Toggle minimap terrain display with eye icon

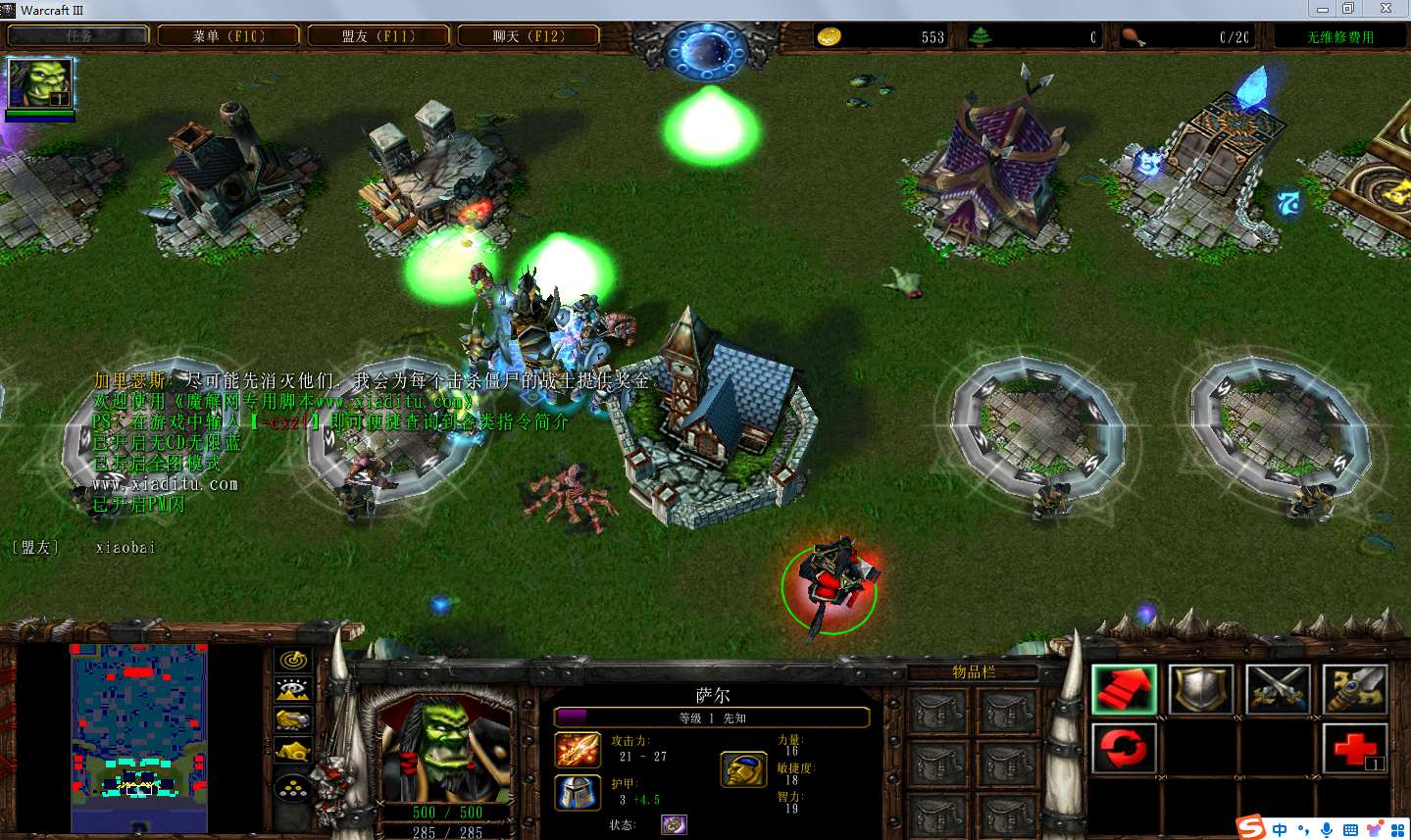(293, 690)
